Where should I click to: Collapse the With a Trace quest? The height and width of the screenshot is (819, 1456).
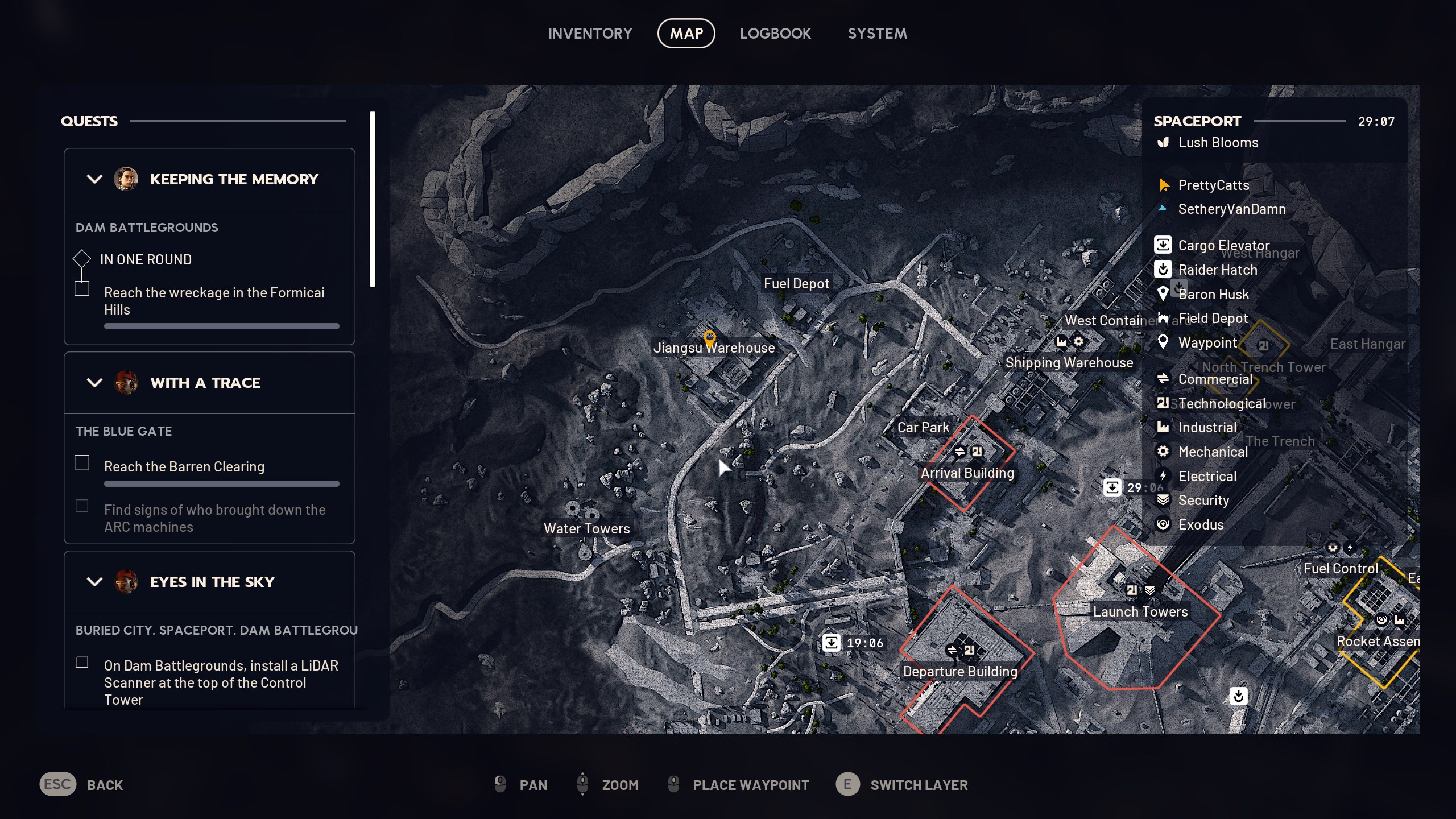point(94,383)
